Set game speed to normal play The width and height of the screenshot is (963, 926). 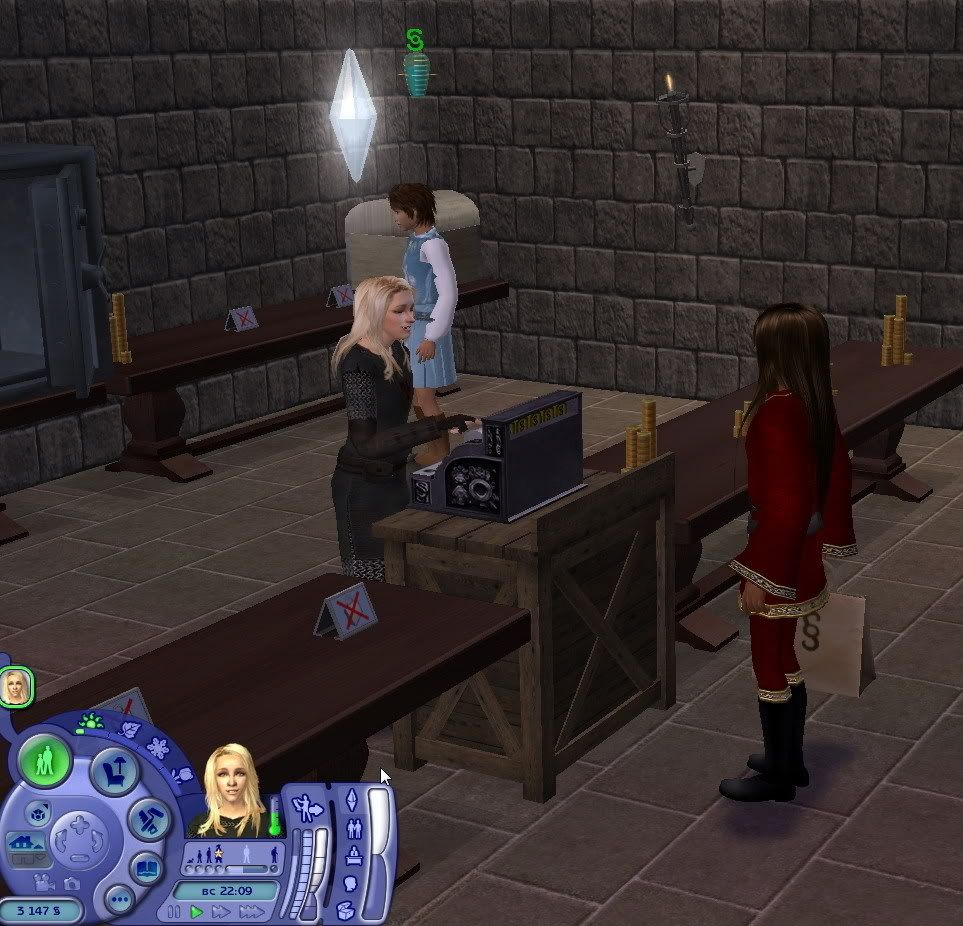pos(197,912)
